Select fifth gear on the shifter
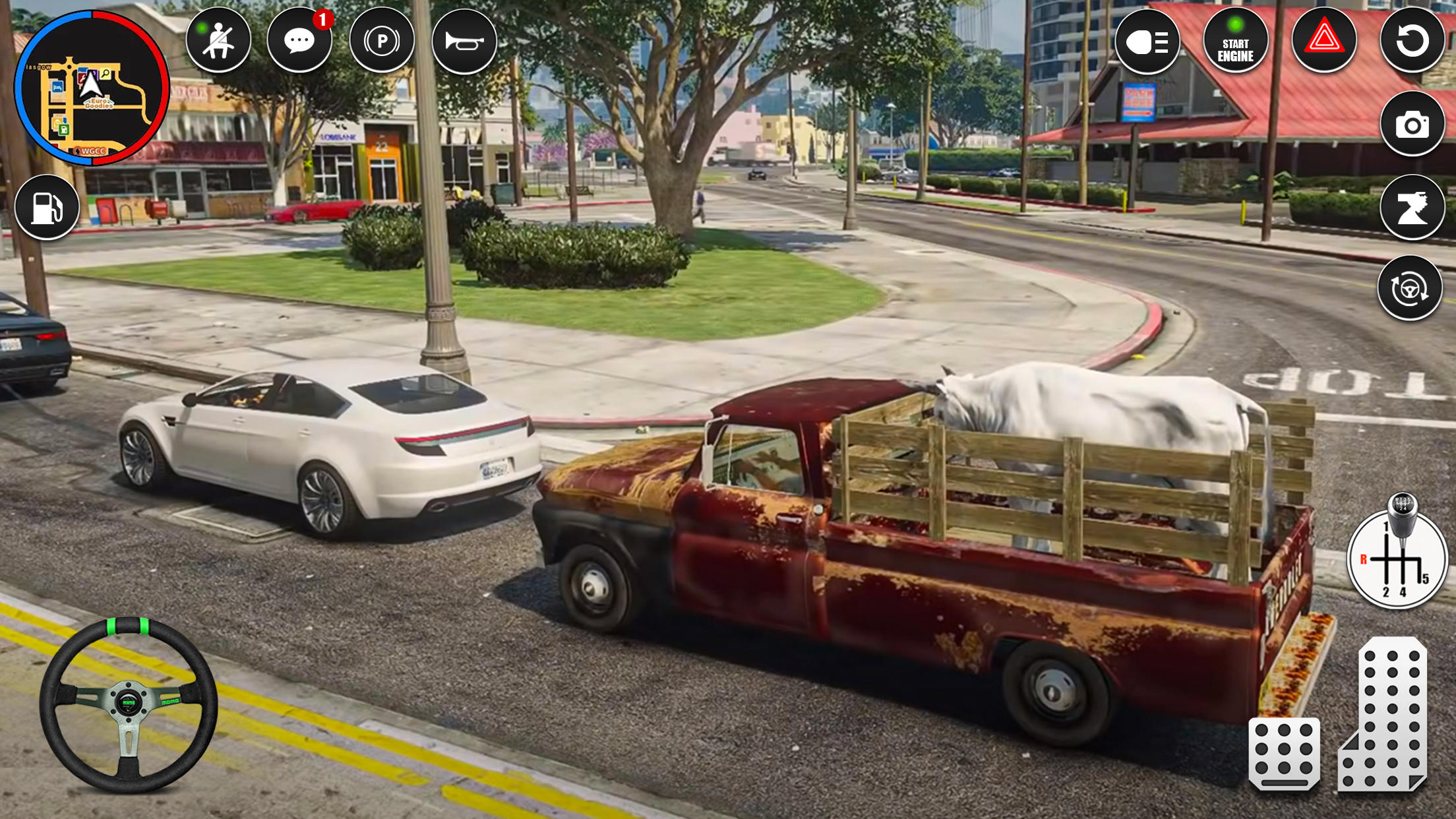This screenshot has width=1456, height=819. [x=1424, y=578]
